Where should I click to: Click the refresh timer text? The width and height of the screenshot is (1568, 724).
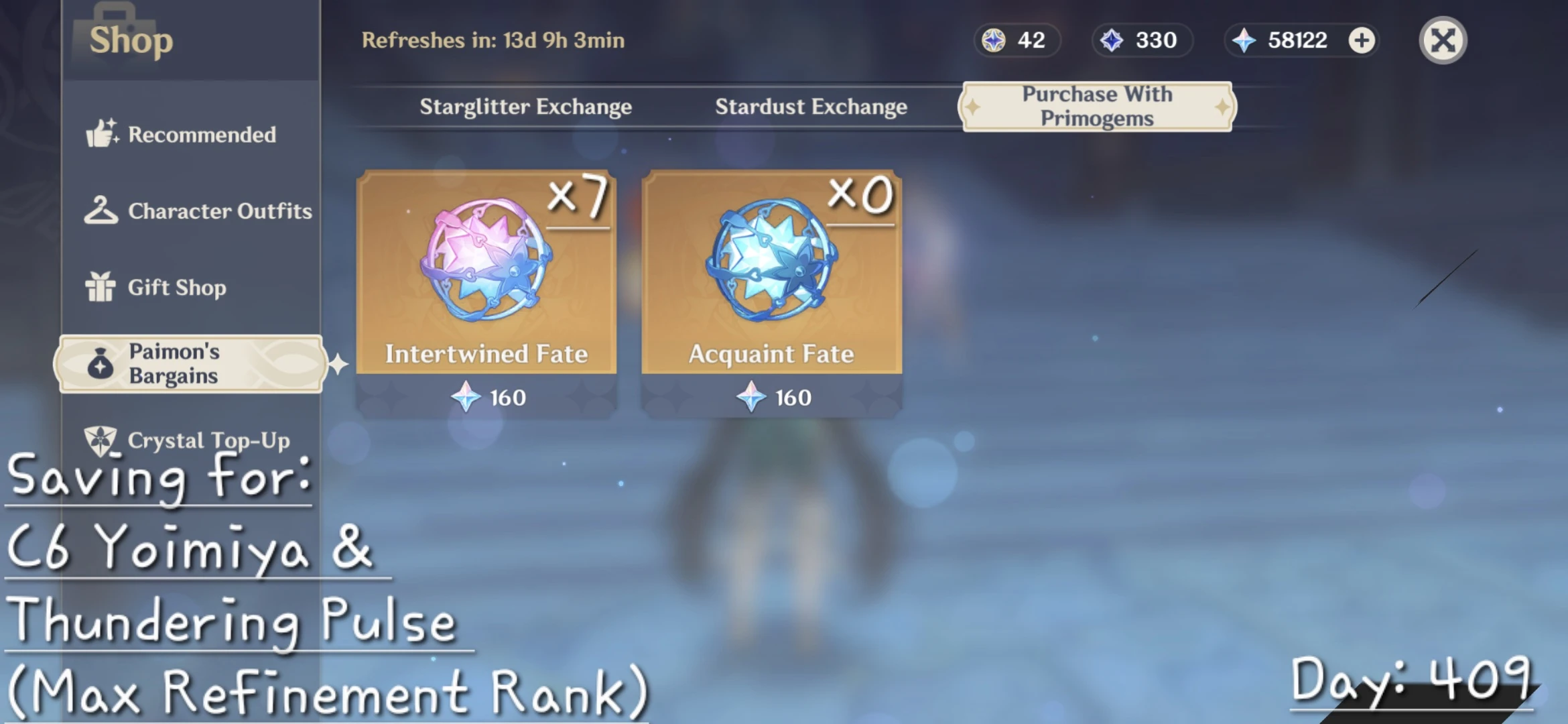(x=494, y=40)
